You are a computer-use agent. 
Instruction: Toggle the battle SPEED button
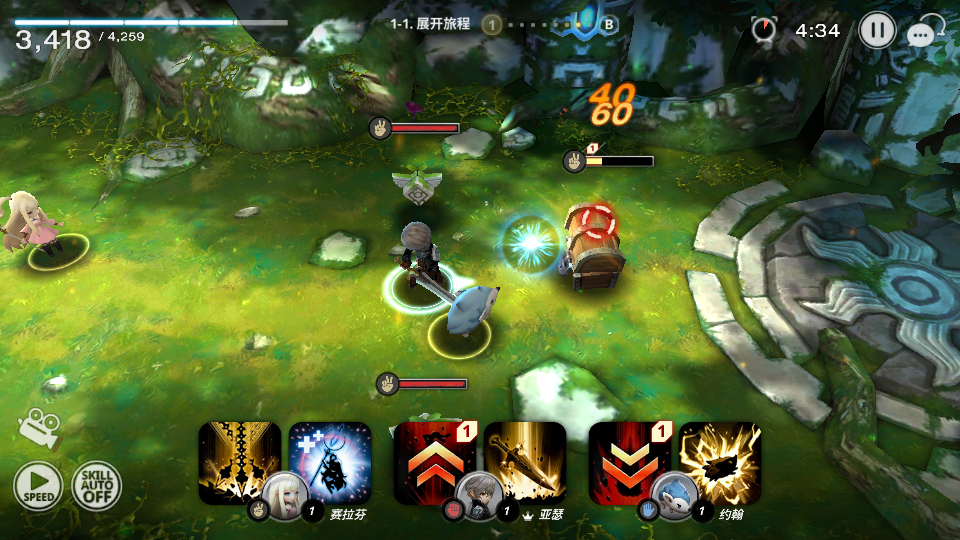pos(38,487)
